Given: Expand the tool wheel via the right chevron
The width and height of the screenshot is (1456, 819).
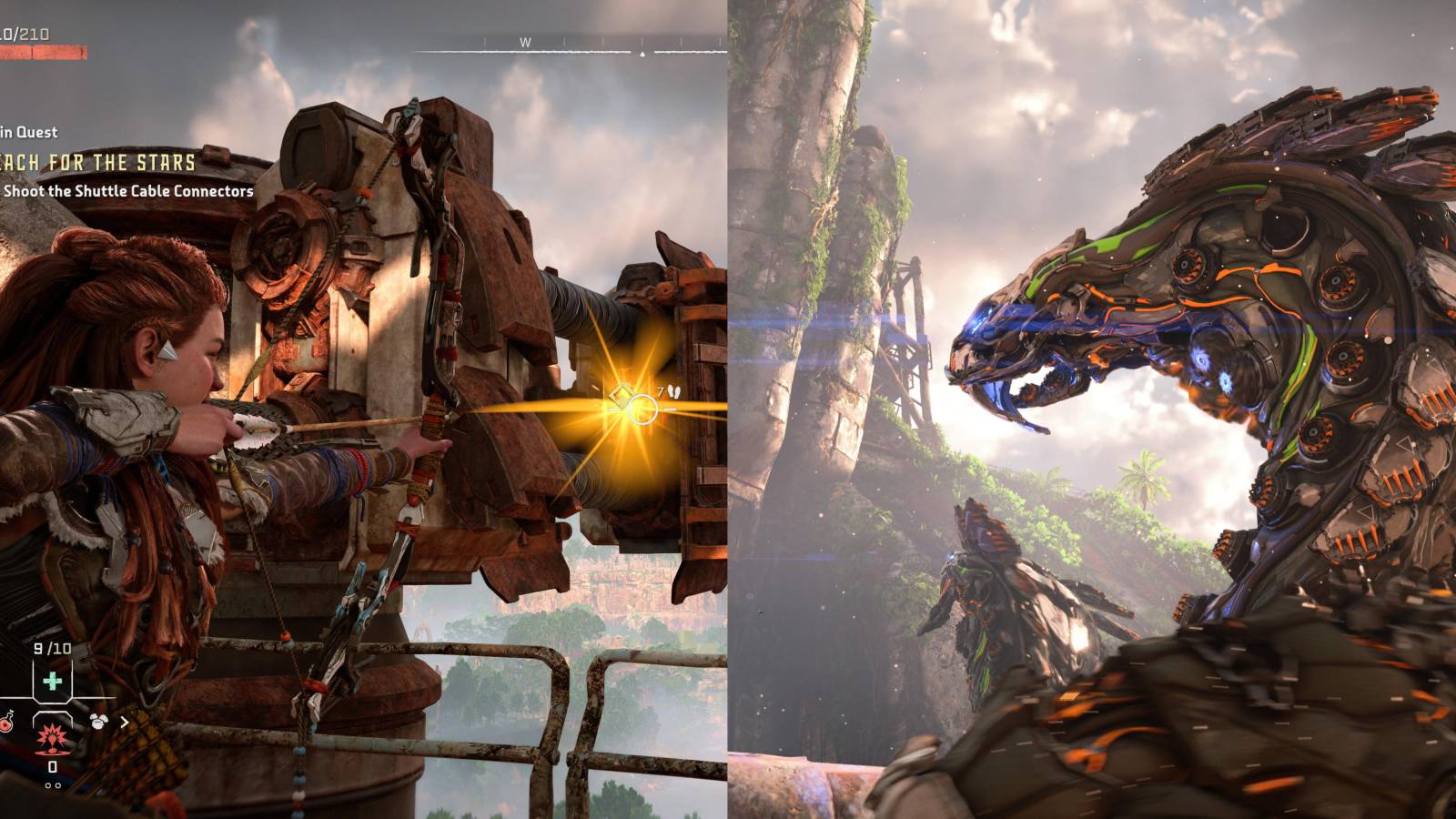Looking at the screenshot, I should (x=125, y=721).
